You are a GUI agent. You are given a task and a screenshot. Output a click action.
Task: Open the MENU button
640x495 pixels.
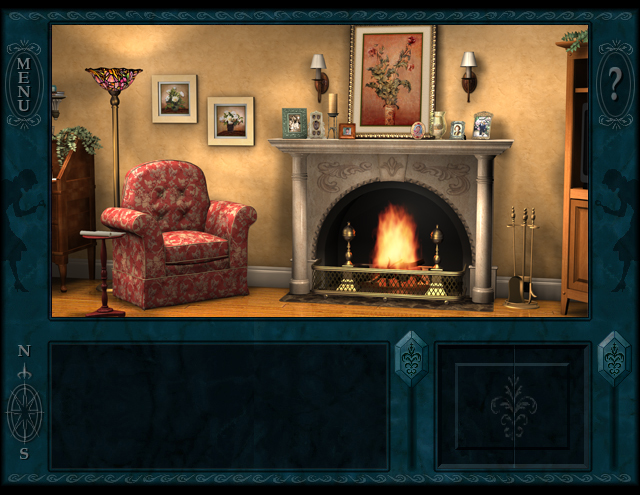coord(24,84)
